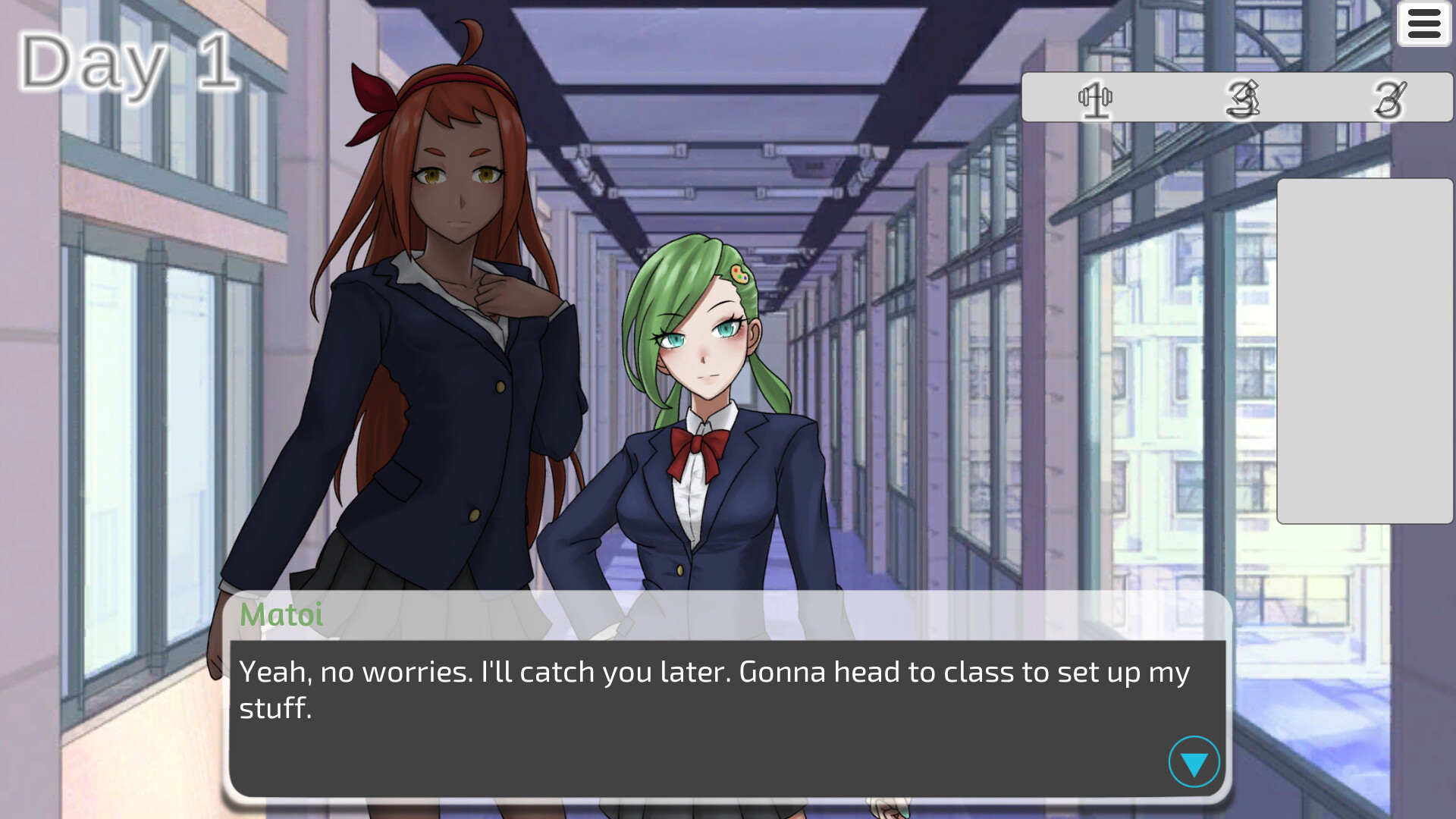Click the microscope knowledge stat icon

[1244, 99]
